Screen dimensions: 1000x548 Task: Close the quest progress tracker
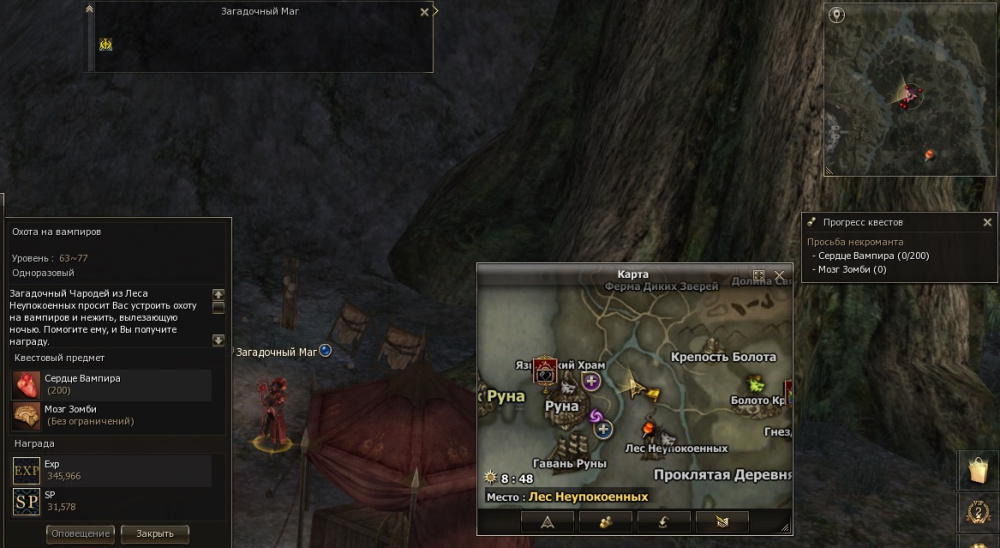[x=987, y=222]
